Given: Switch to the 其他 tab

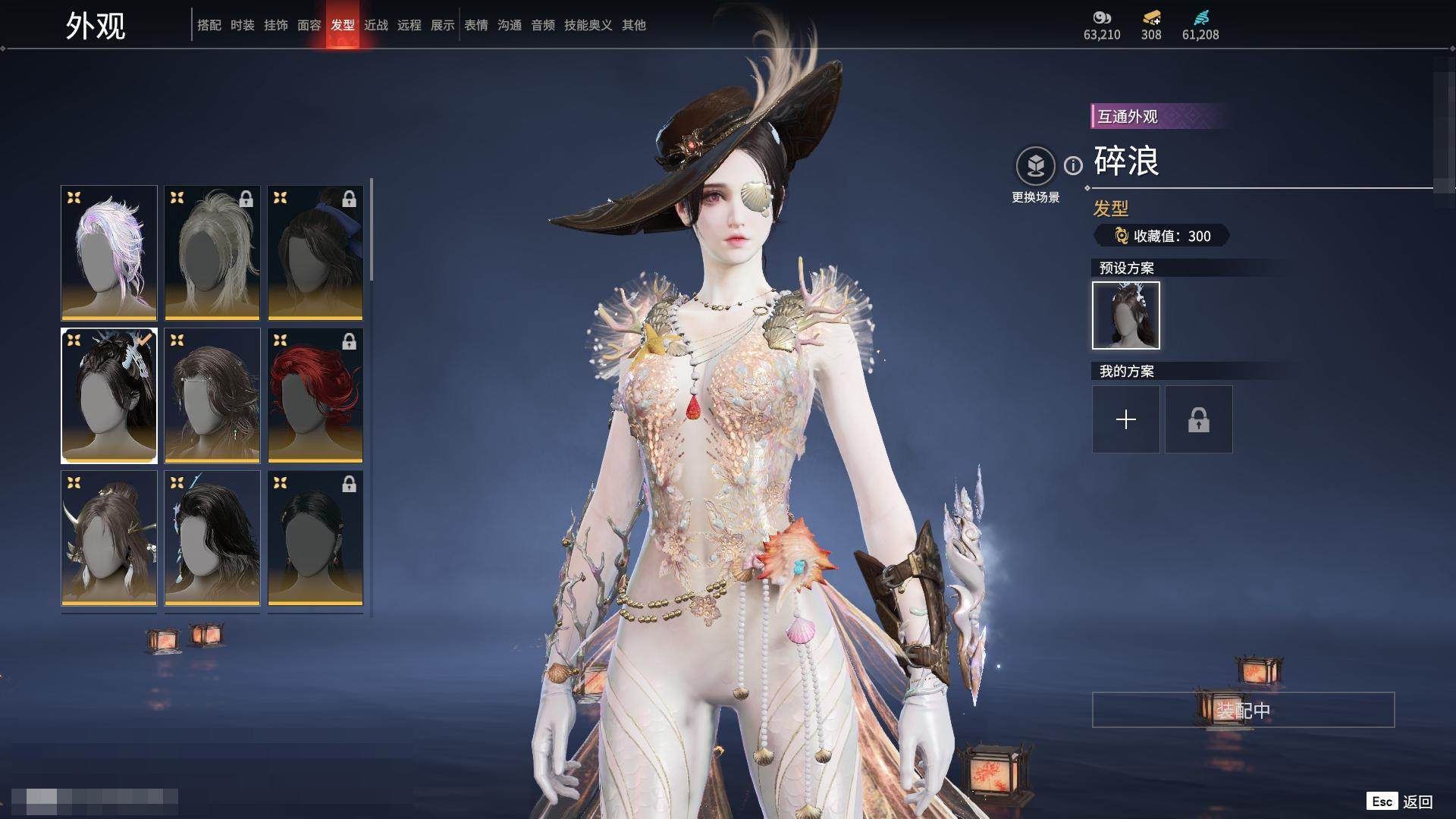Looking at the screenshot, I should [x=634, y=25].
